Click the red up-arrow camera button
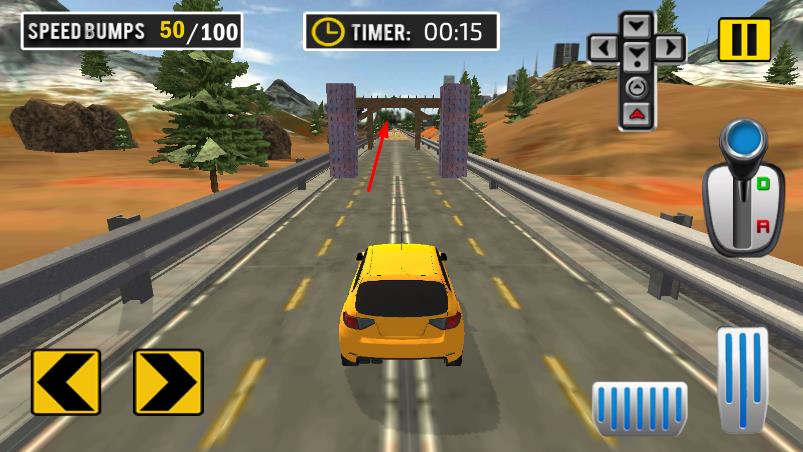803x452 pixels. [x=636, y=113]
